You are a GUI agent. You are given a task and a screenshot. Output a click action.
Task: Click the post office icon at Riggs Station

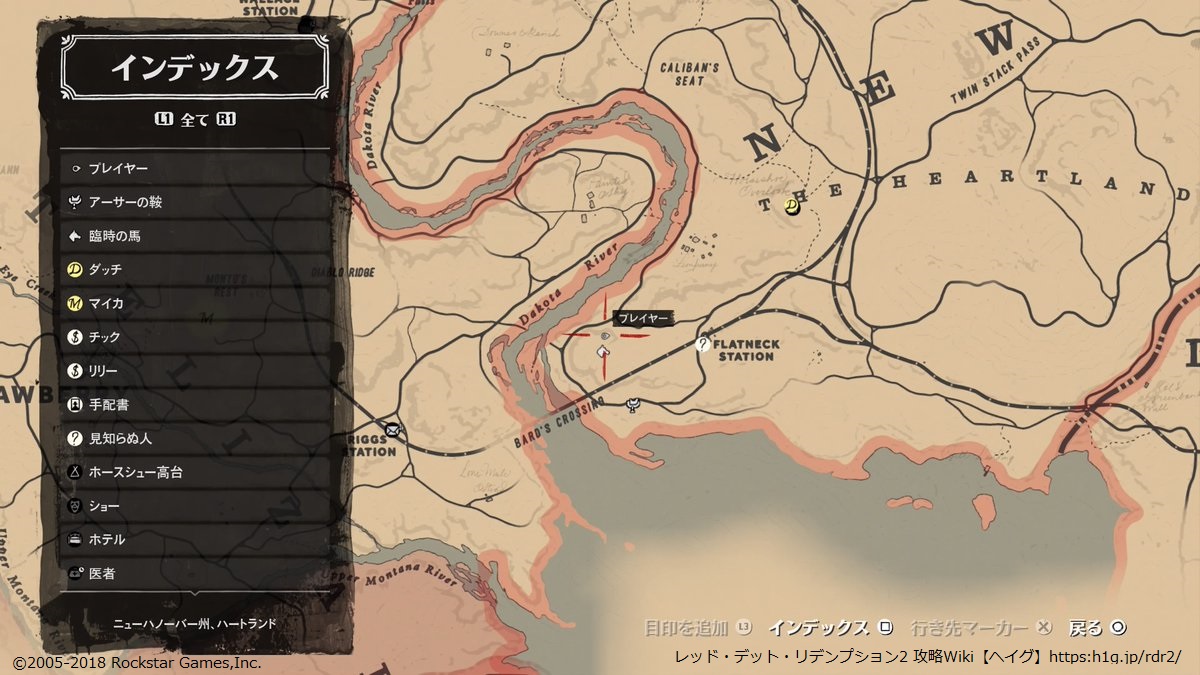[393, 431]
